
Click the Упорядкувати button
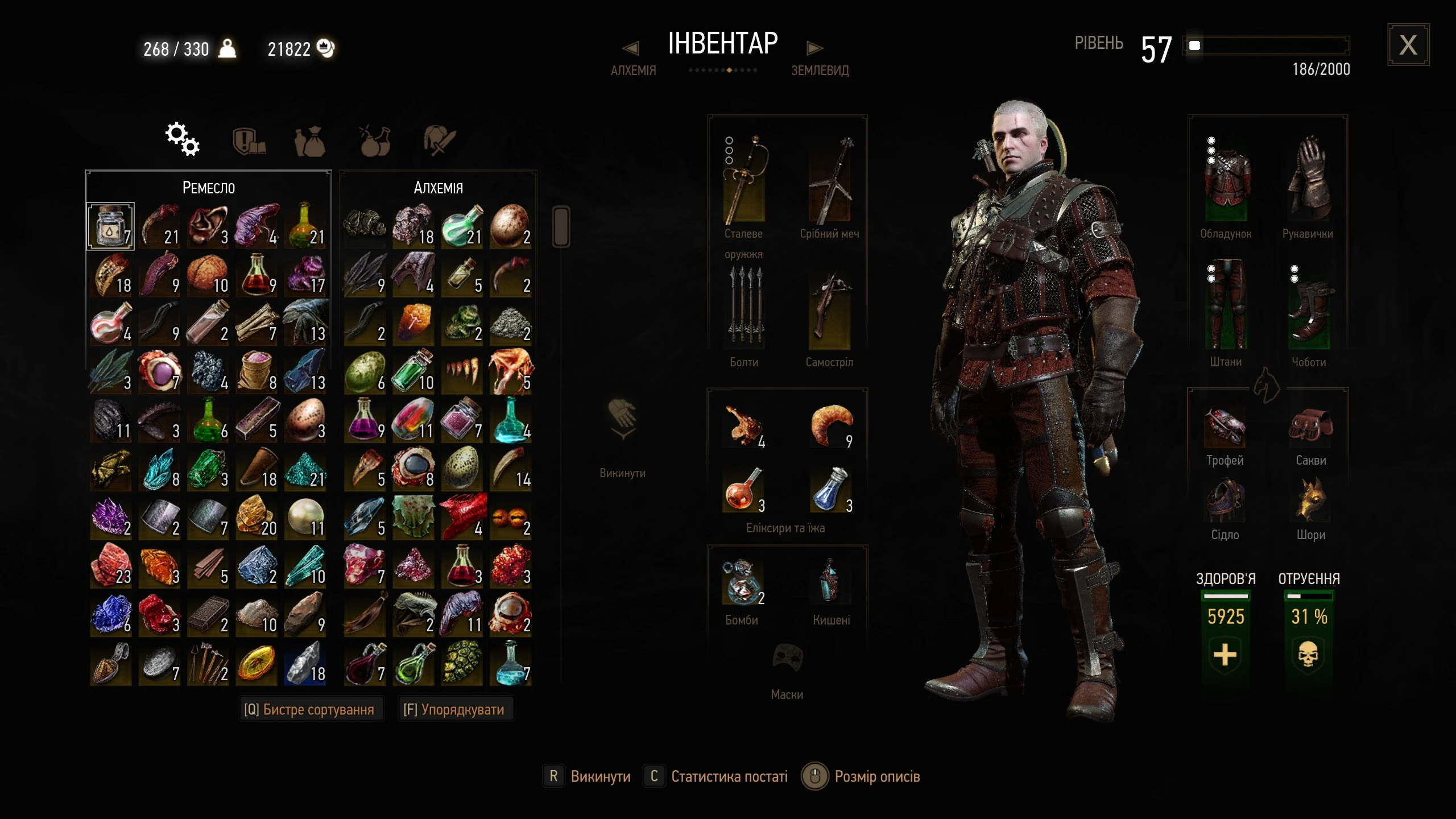(x=454, y=709)
